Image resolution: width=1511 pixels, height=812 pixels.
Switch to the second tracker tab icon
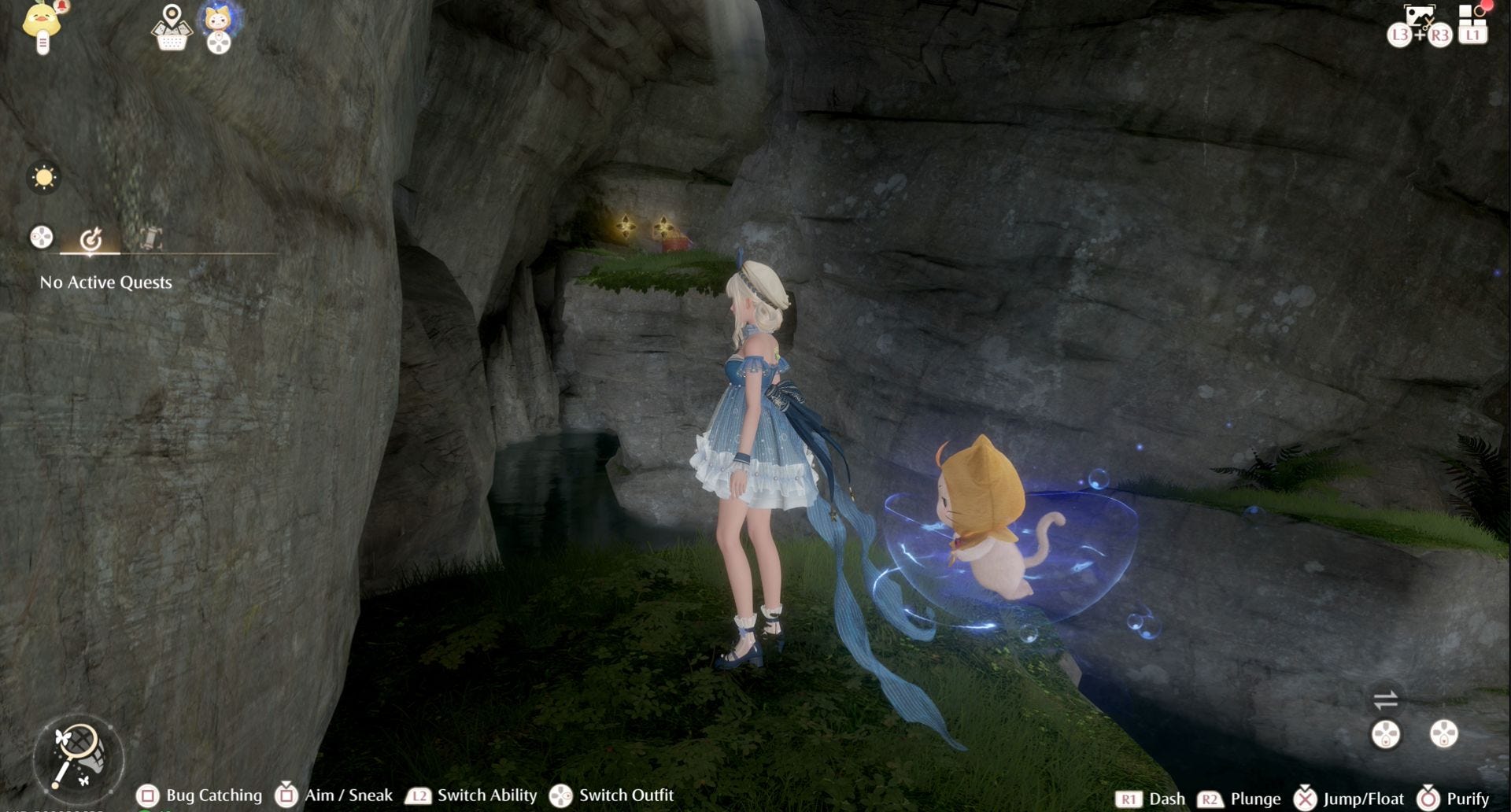tap(150, 238)
